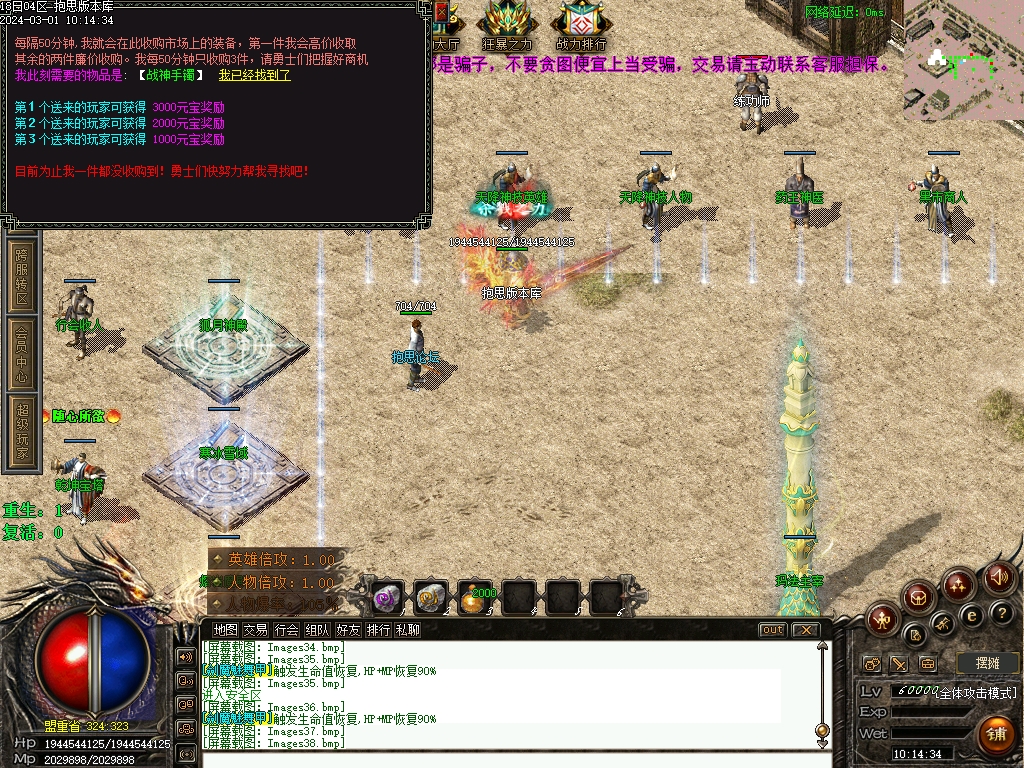Close the NPC purchase dialog
This screenshot has height=768, width=1024.
pyautogui.click(x=442, y=12)
